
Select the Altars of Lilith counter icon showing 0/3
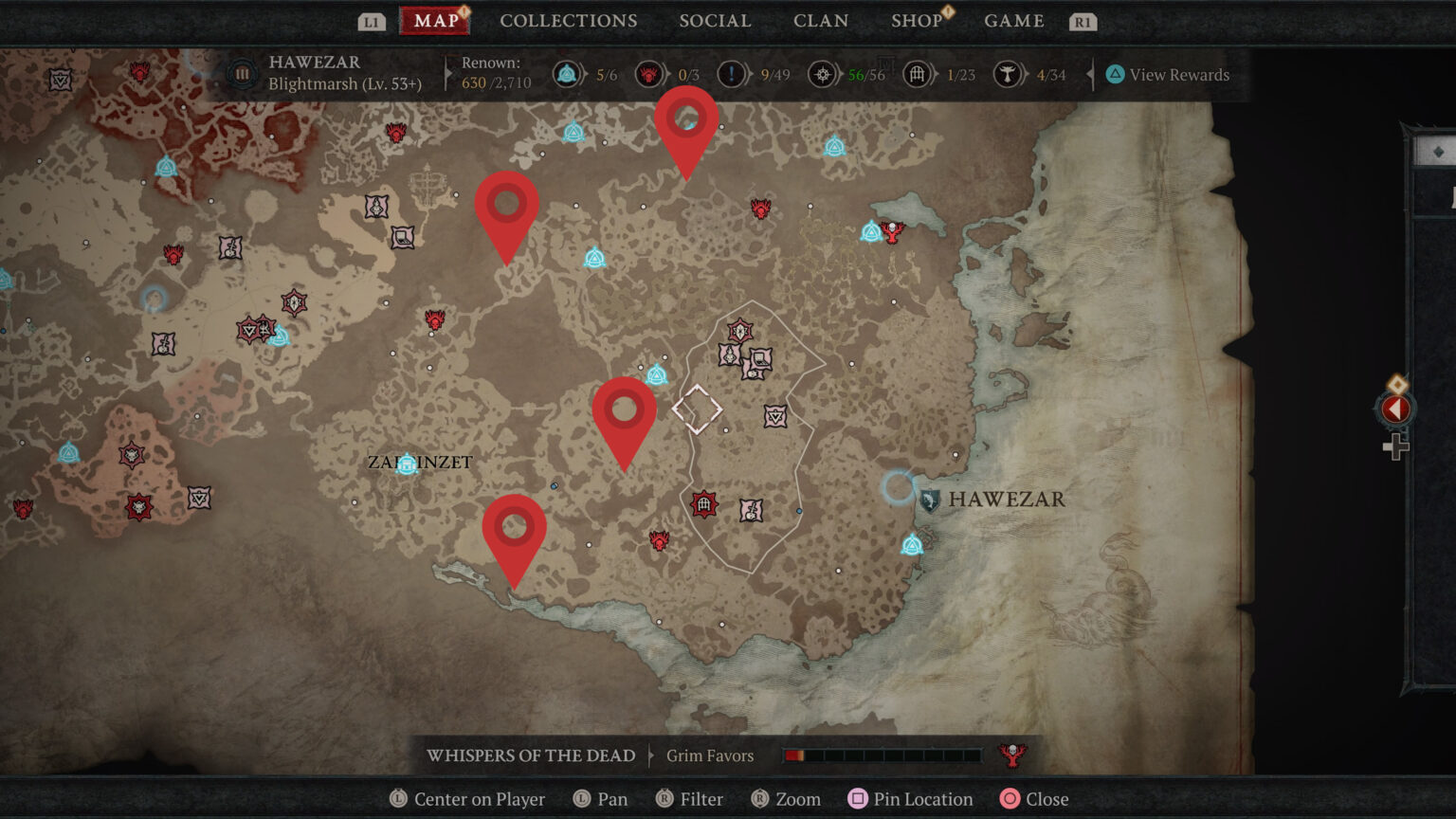point(649,75)
